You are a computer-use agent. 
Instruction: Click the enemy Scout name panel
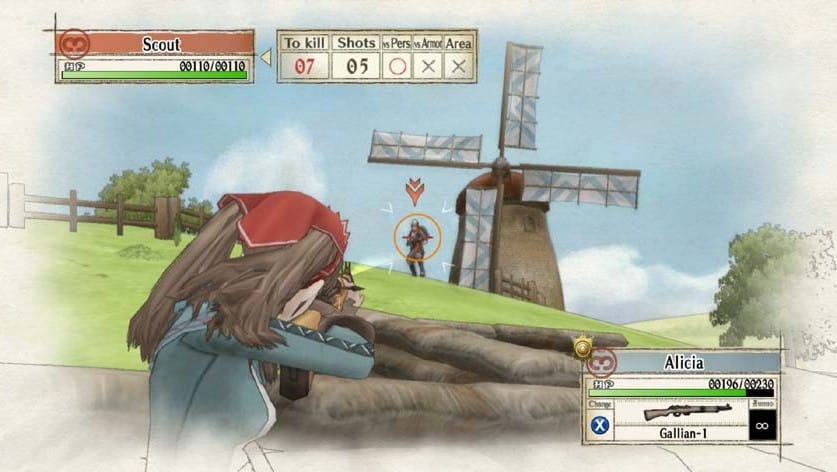[161, 44]
